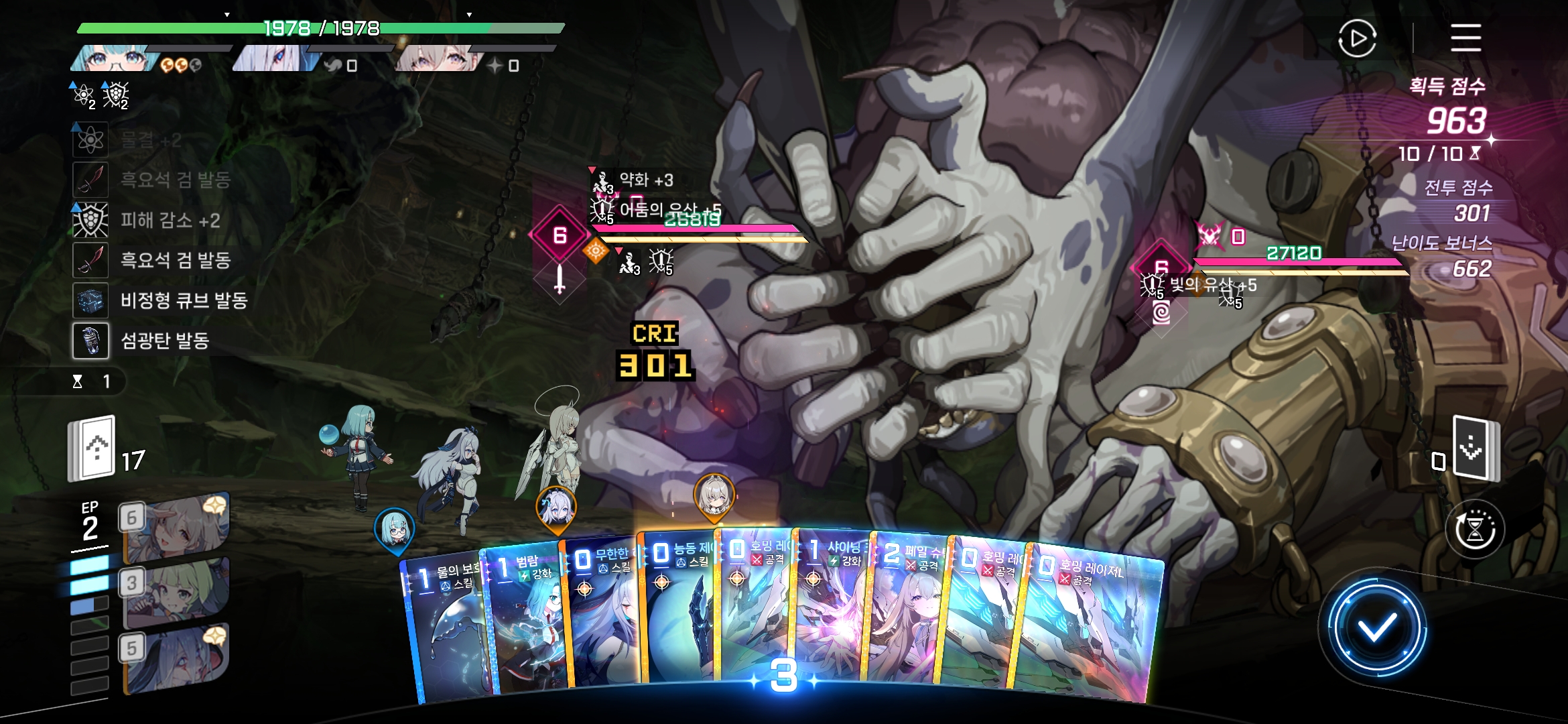The height and width of the screenshot is (724, 1568).
Task: Confirm end turn with the checkmark button
Action: pos(1376,628)
